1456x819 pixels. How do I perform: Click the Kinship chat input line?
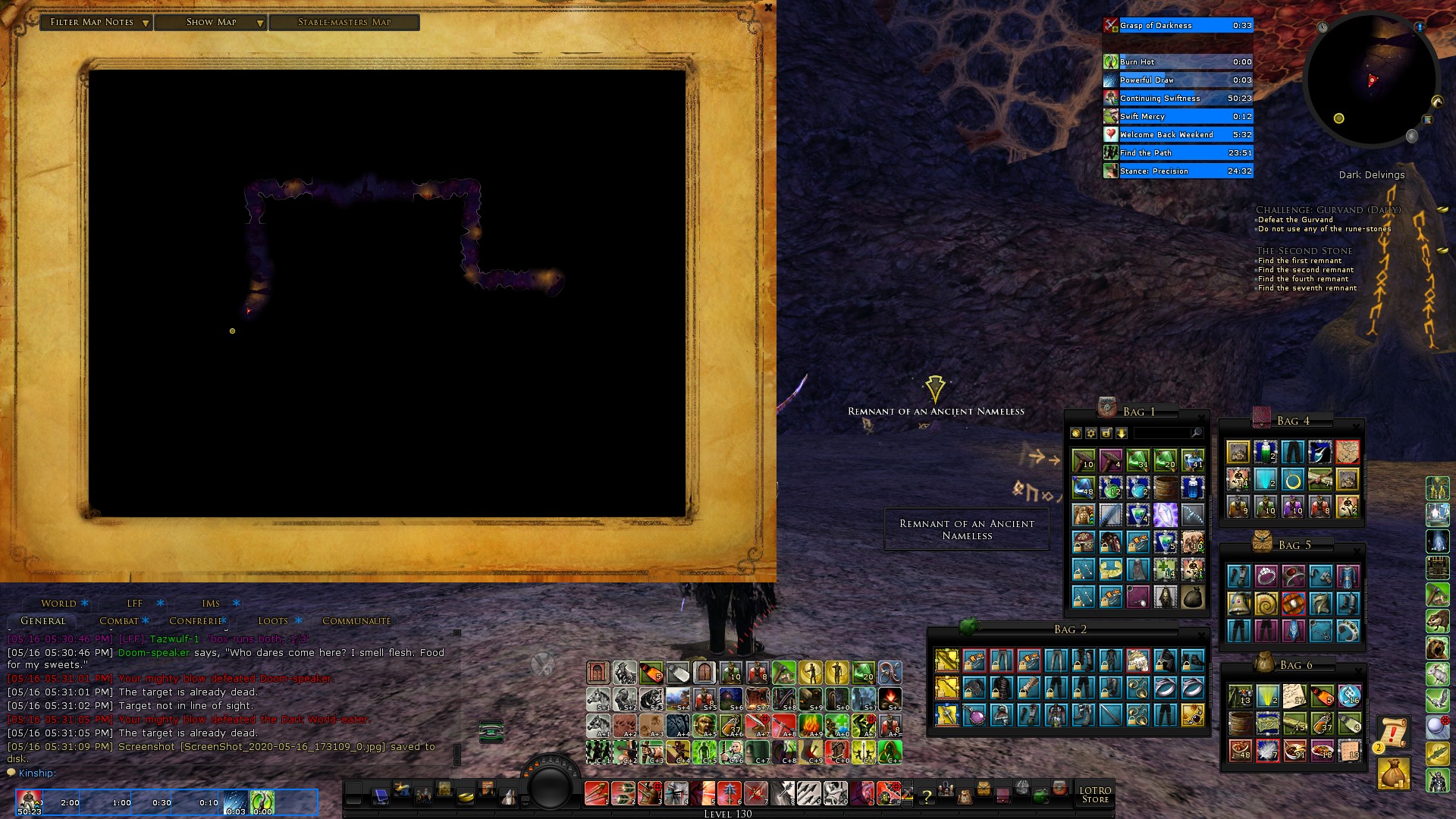coord(227,773)
